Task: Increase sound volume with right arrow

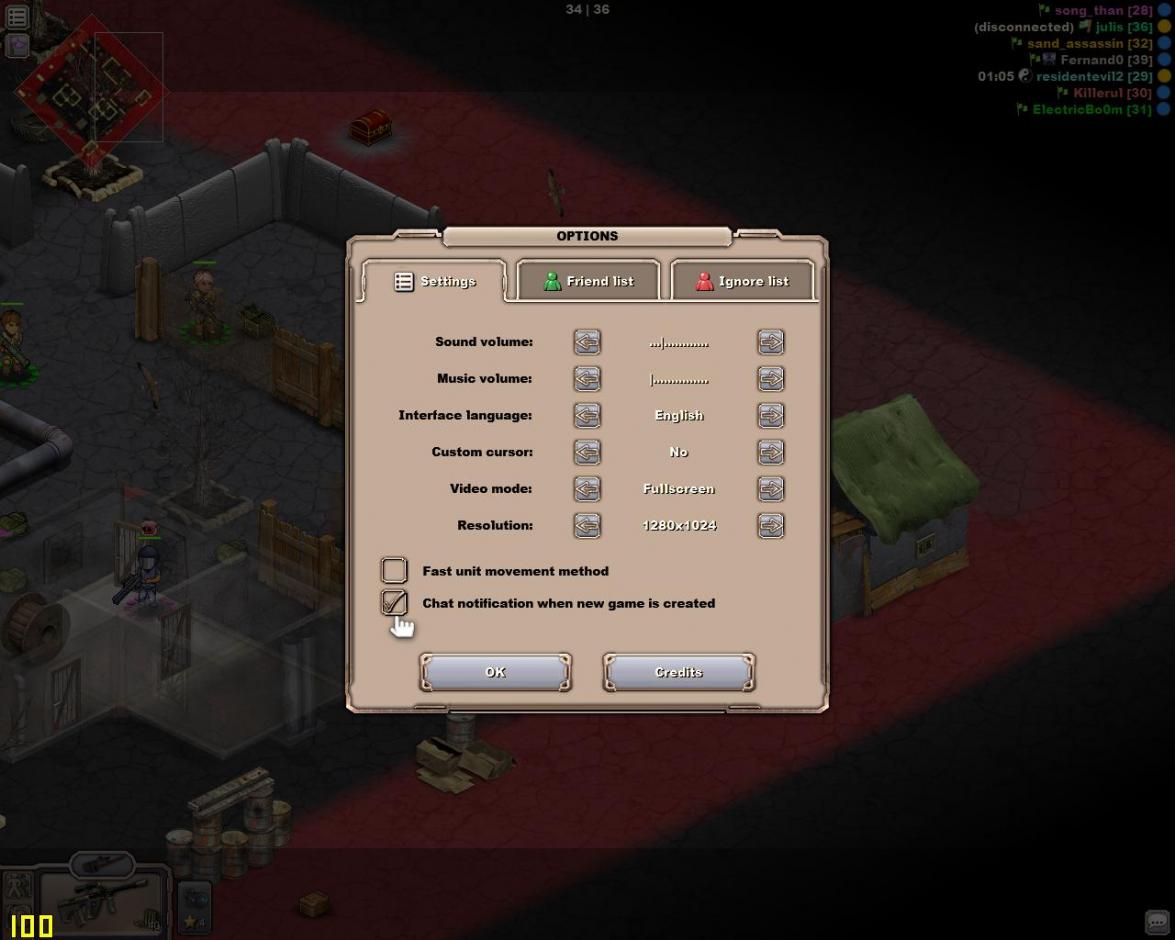Action: click(770, 342)
